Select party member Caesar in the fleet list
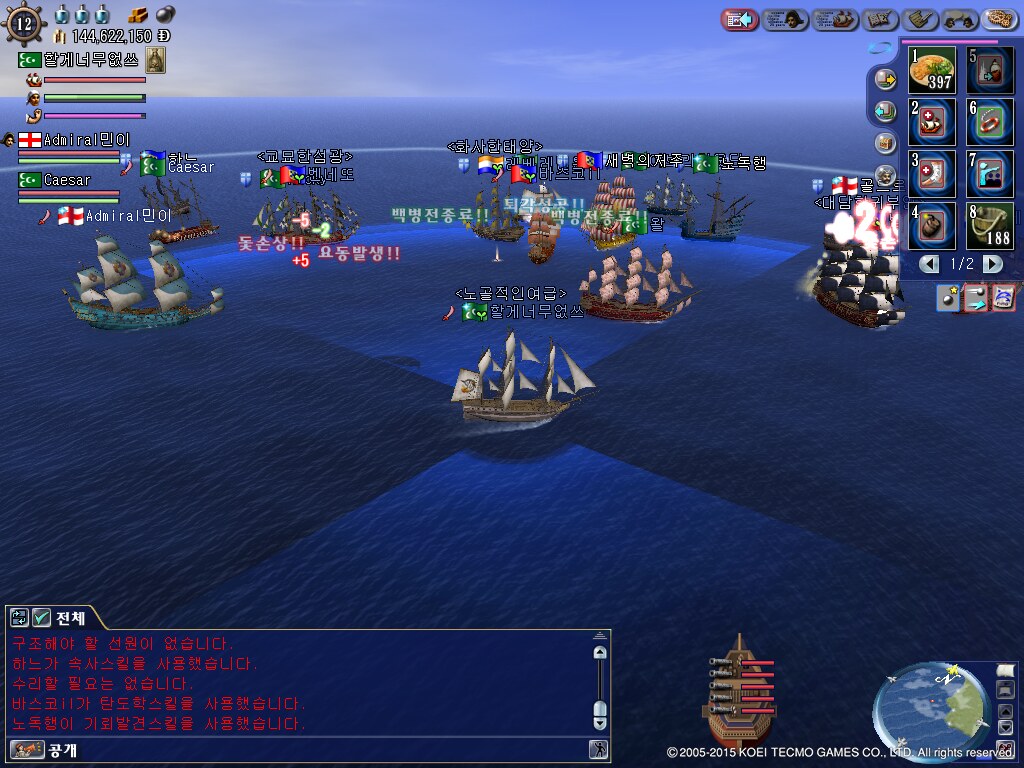This screenshot has width=1024, height=768. (x=67, y=180)
